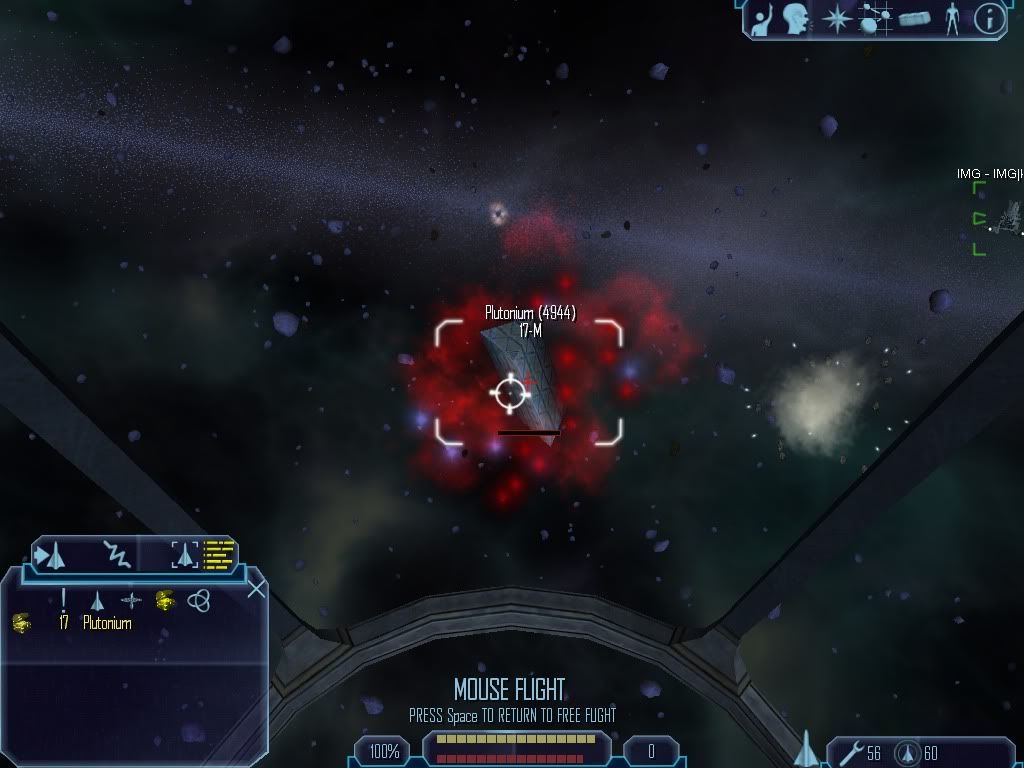1024x768 pixels.
Task: Filter contacts by ships icon
Action: pyautogui.click(x=97, y=600)
